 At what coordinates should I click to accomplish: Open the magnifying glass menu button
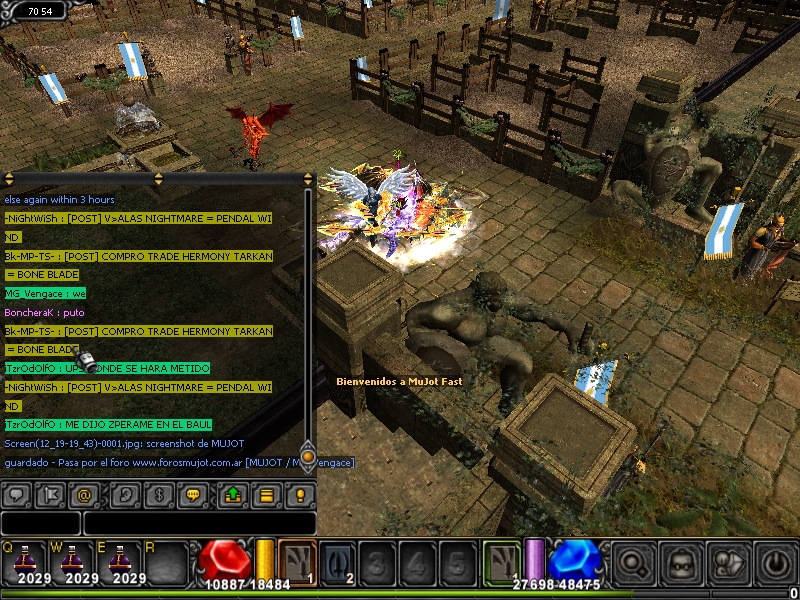[633, 562]
